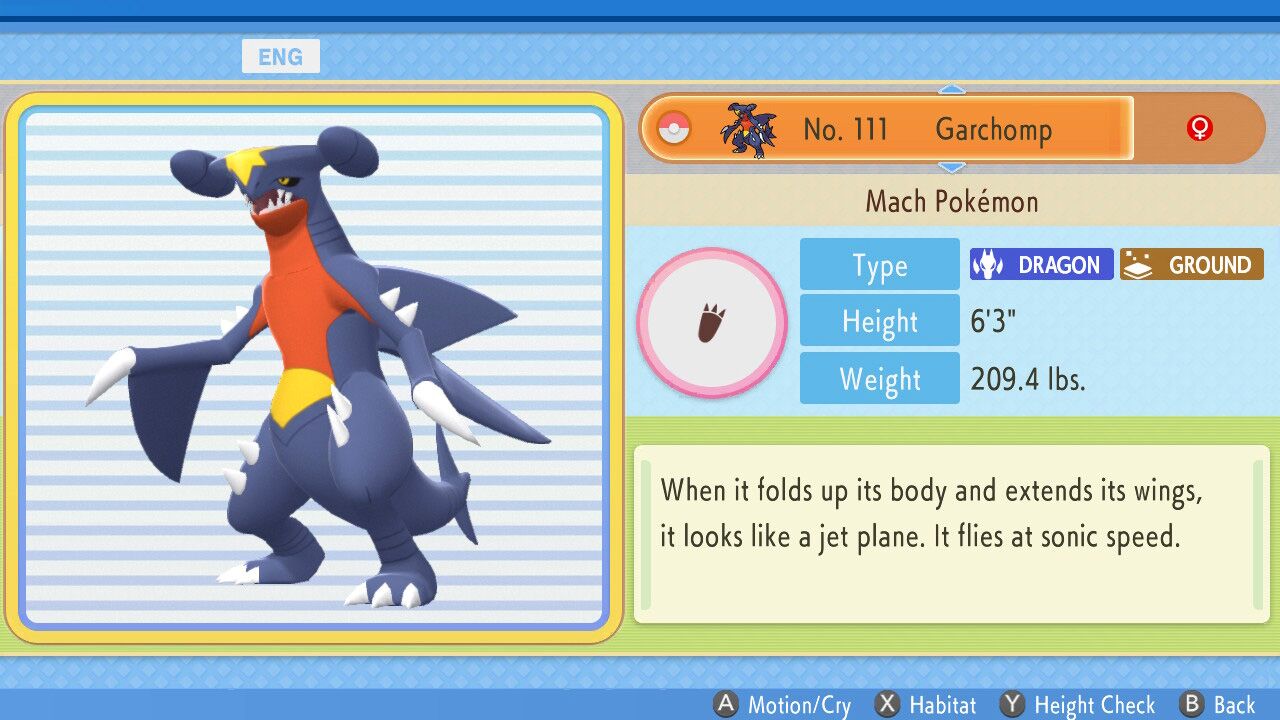Select the ENG language tab
1280x720 pixels.
[280, 57]
